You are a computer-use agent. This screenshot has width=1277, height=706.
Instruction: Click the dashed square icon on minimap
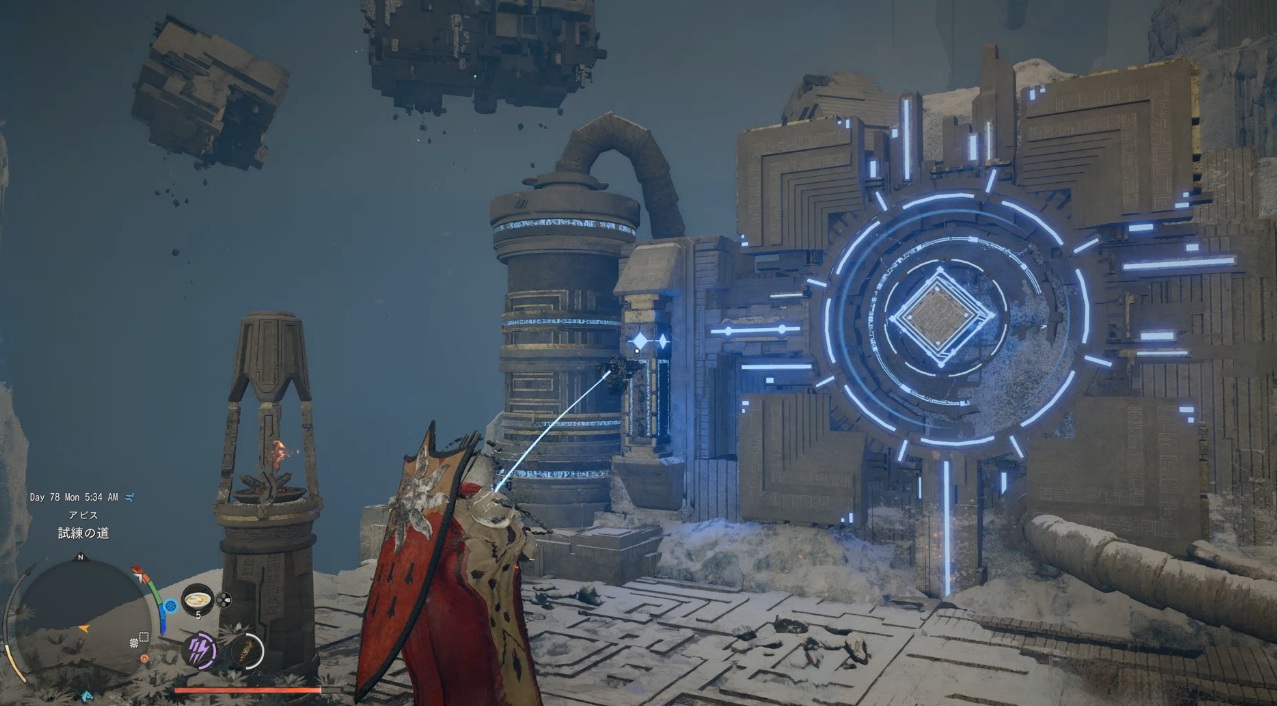(x=144, y=637)
